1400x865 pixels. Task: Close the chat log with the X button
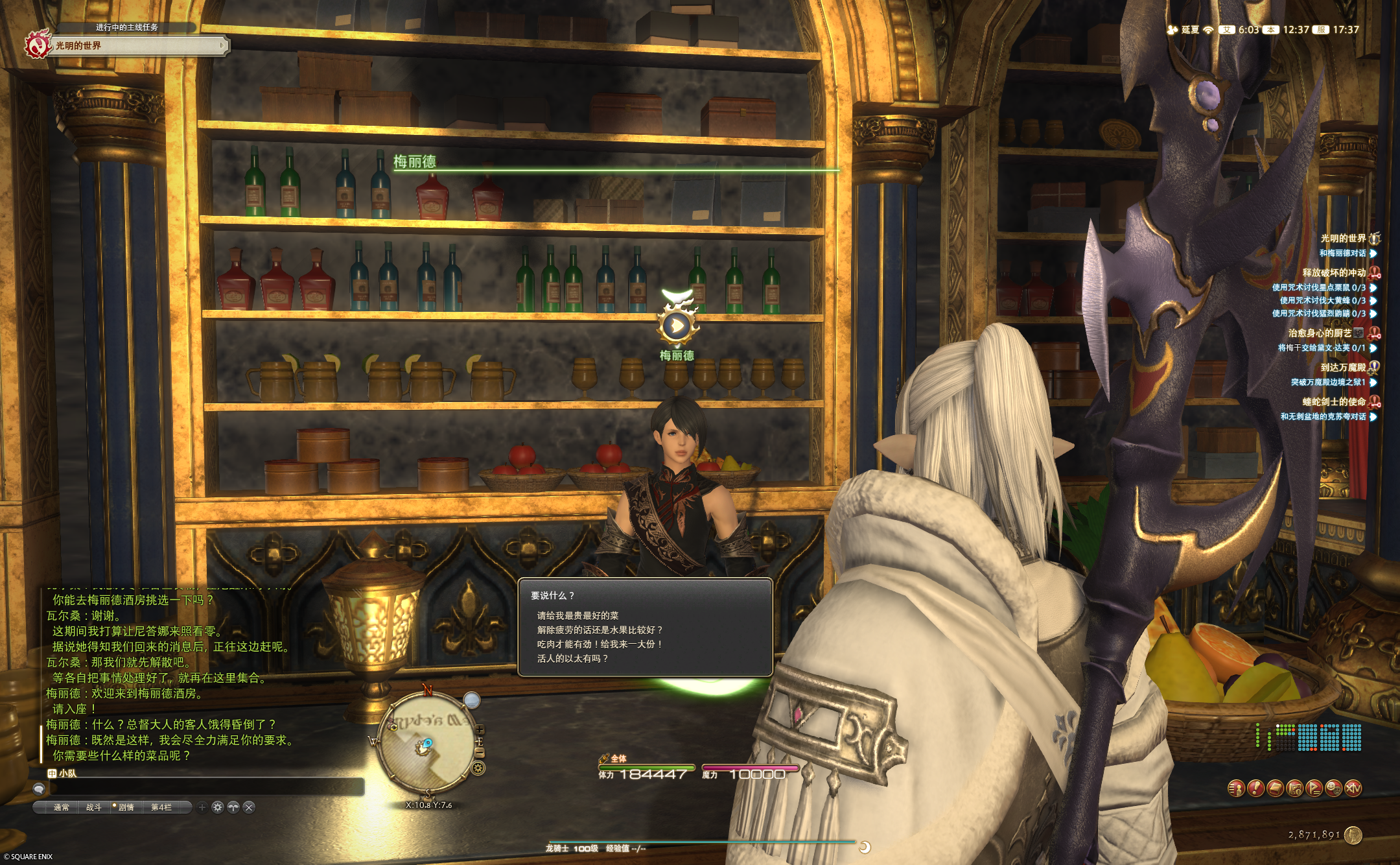[249, 807]
